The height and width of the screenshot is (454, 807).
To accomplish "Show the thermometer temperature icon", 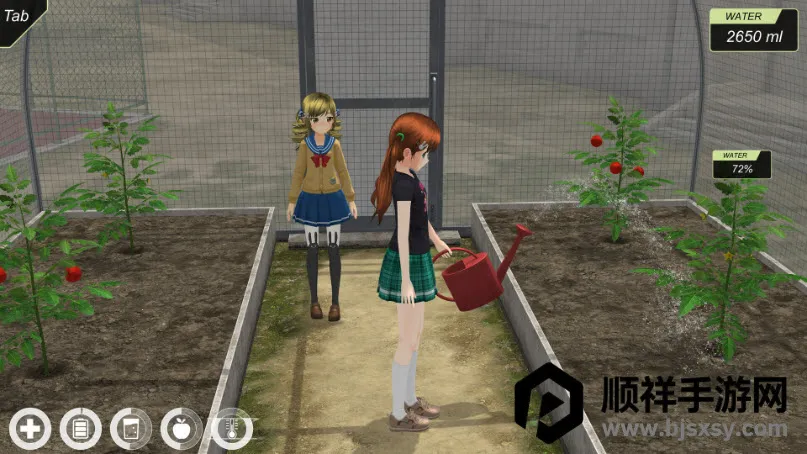I will (x=231, y=429).
